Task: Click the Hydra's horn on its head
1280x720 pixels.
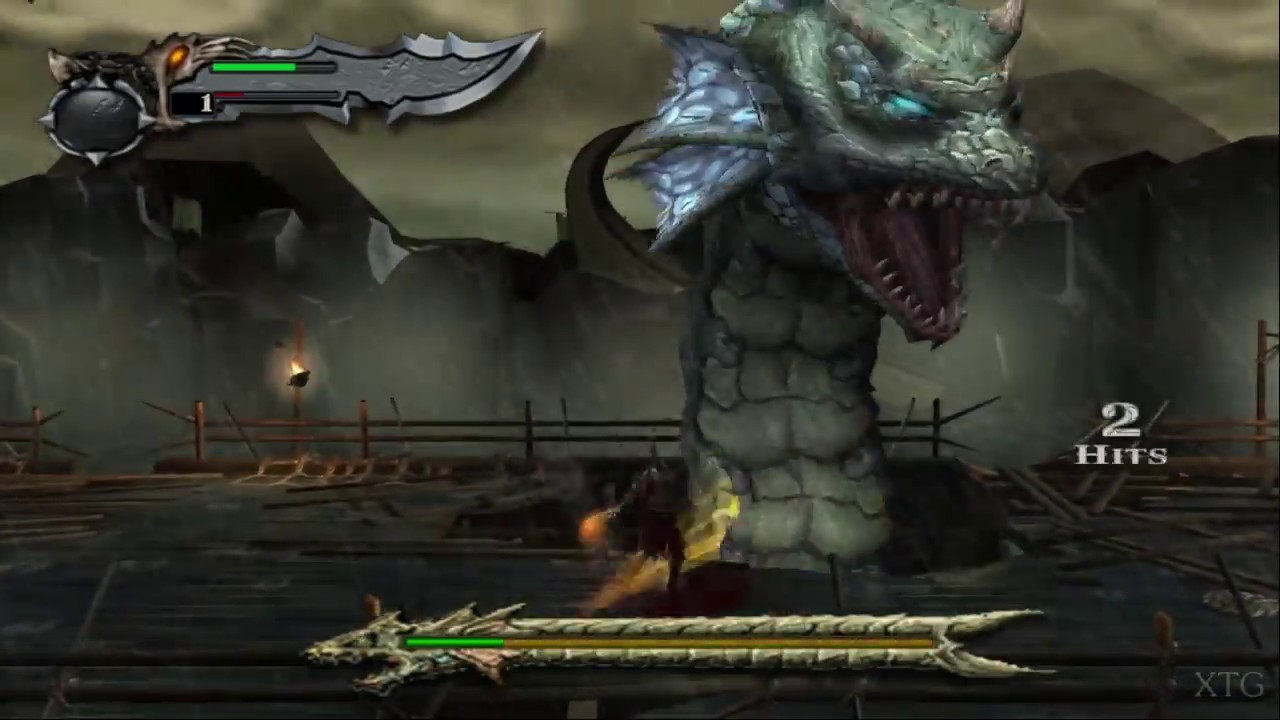Action: (x=1000, y=15)
